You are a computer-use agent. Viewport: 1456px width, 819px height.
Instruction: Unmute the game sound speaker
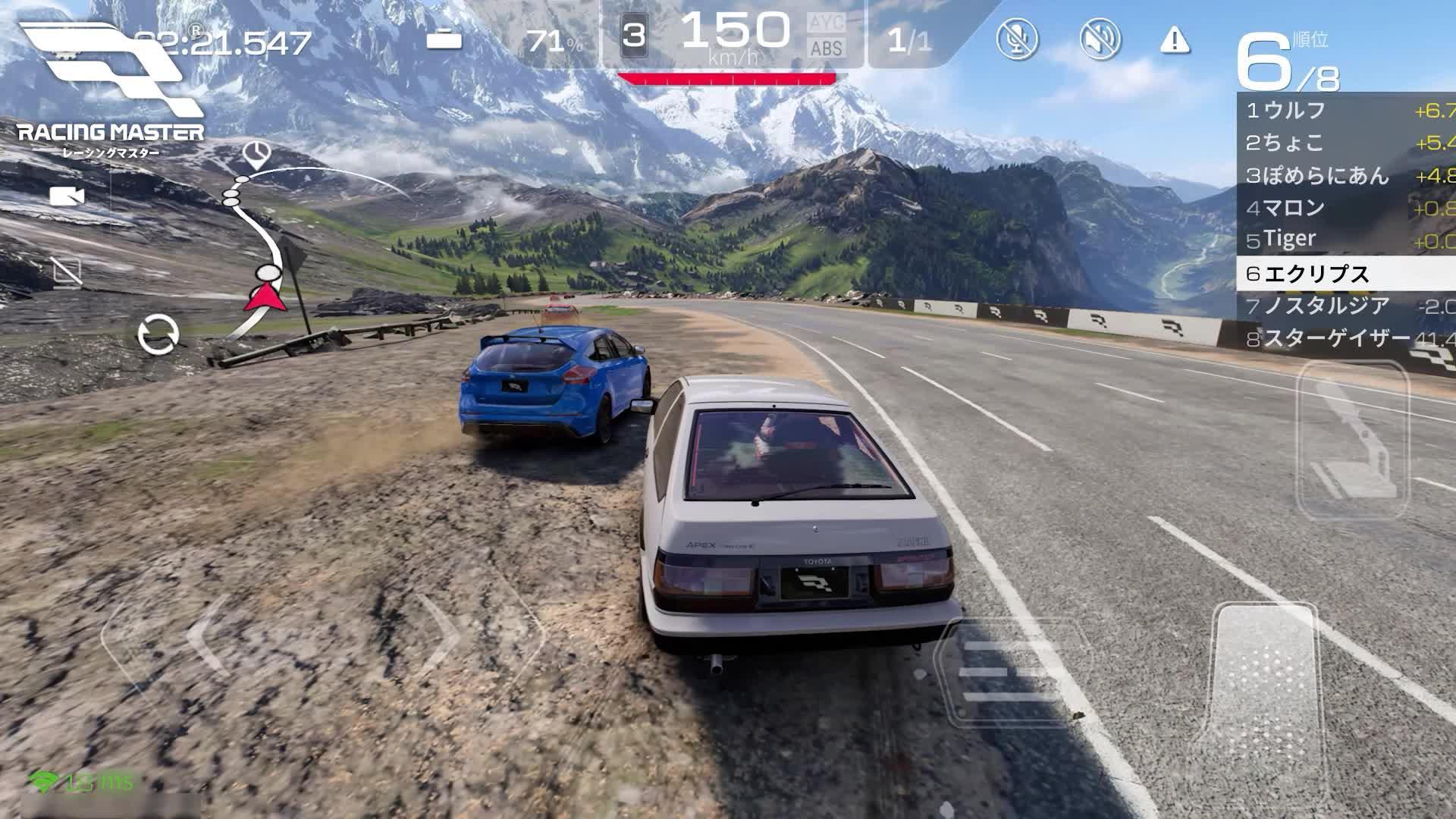click(1098, 38)
